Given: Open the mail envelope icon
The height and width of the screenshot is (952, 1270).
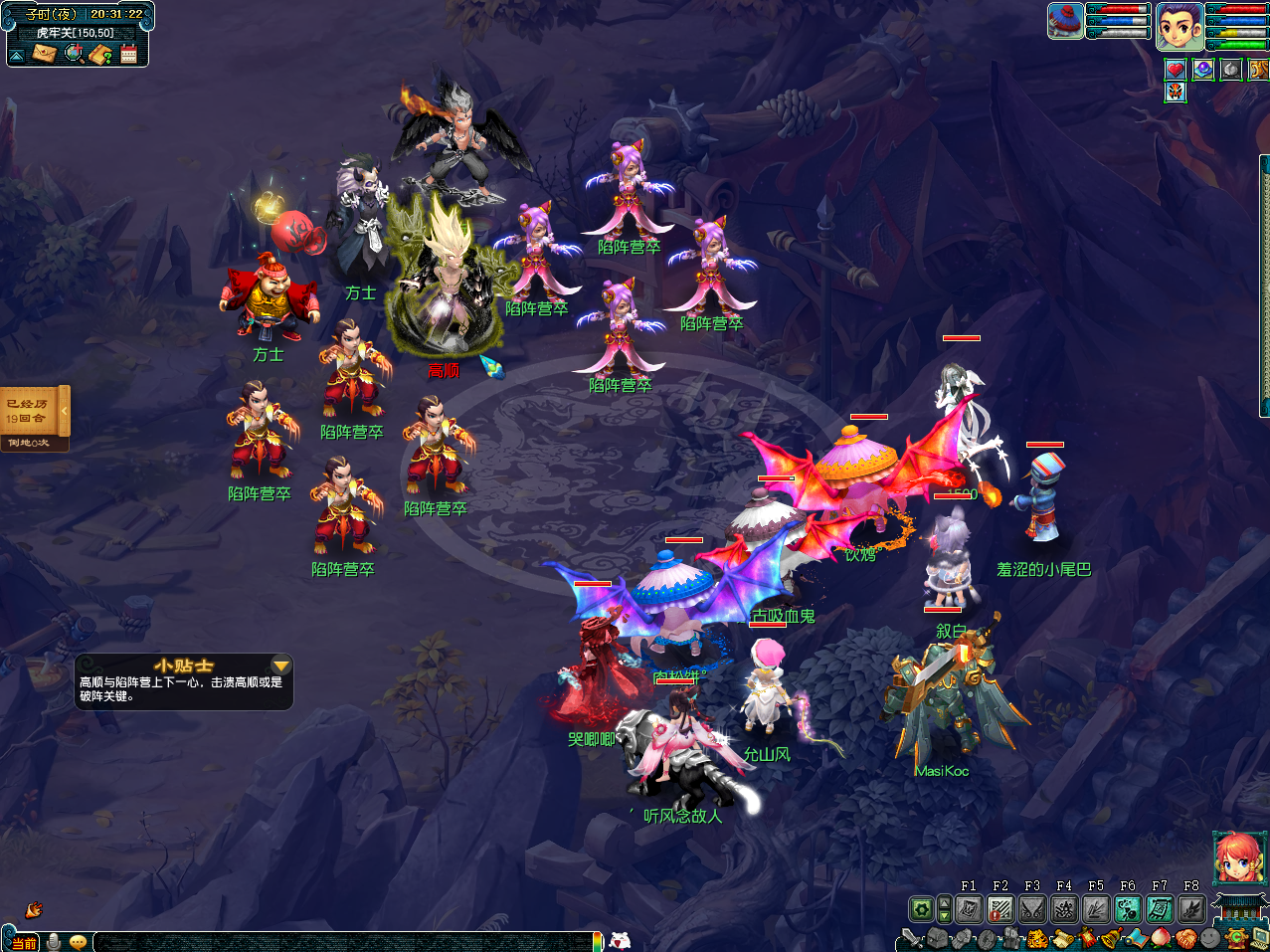Looking at the screenshot, I should (x=45, y=53).
